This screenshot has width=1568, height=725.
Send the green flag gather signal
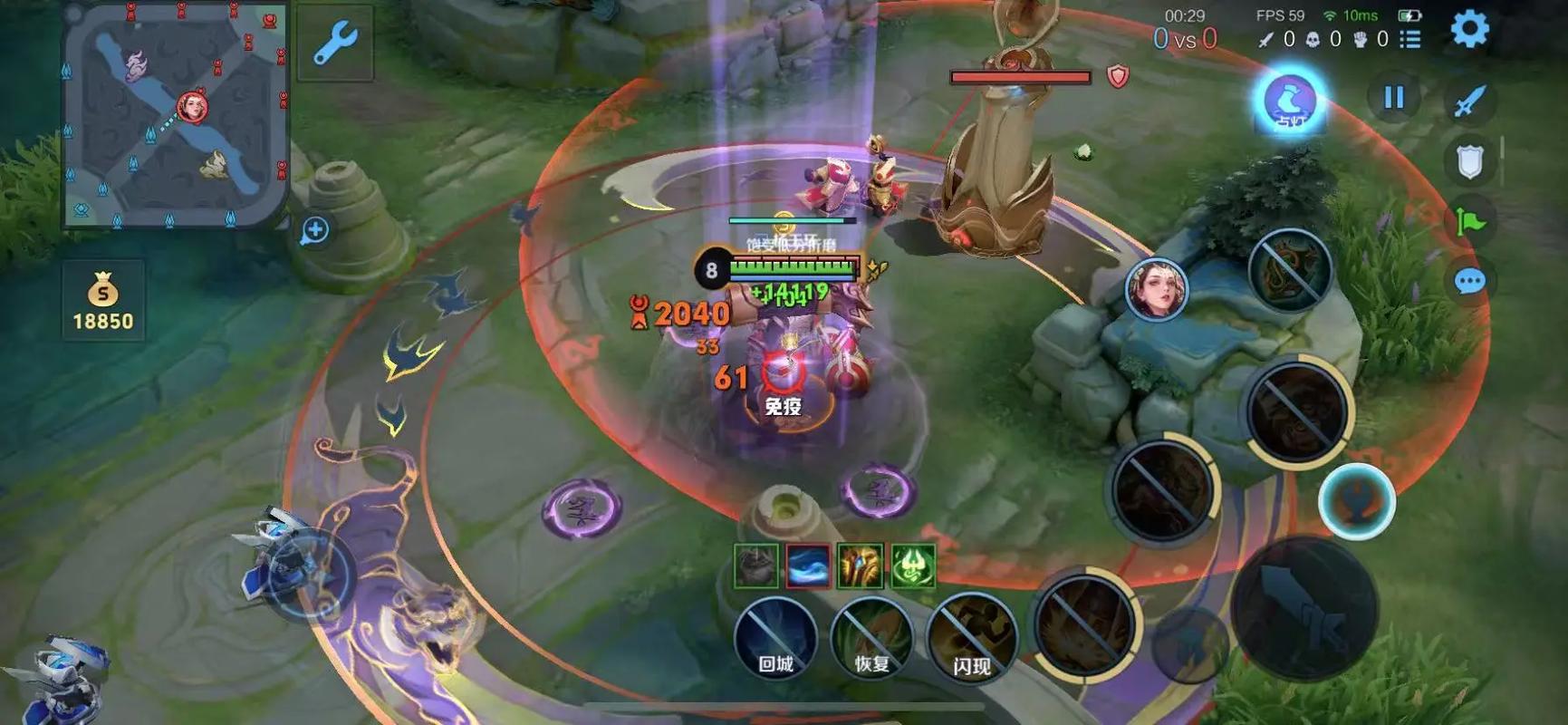tap(1469, 221)
